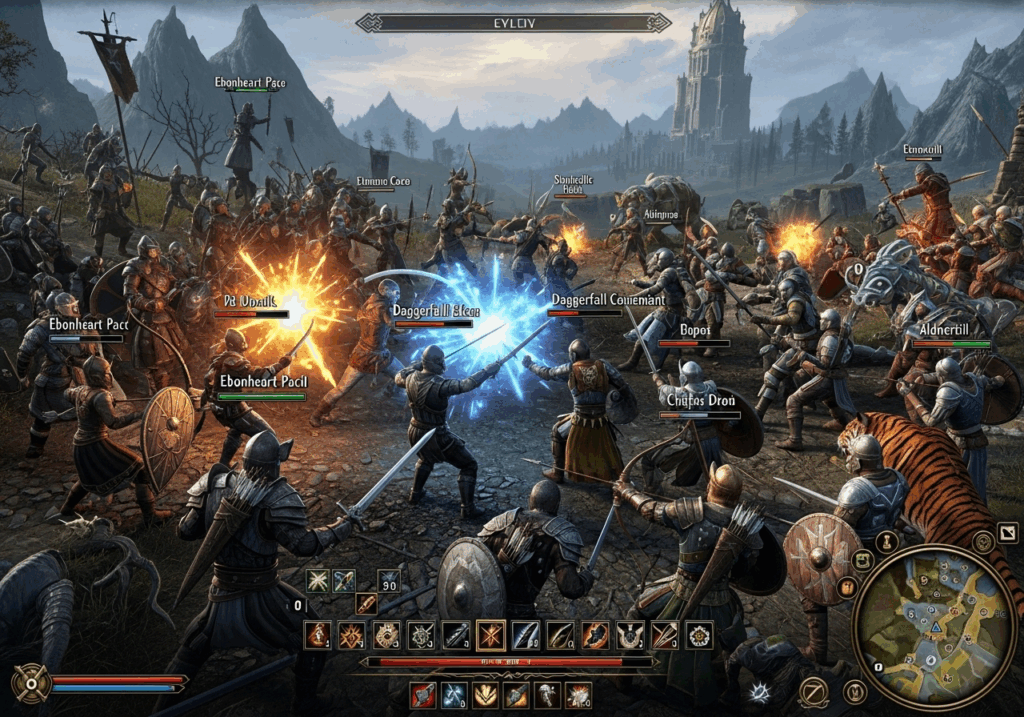Click the tower icon button by the minimap
1024x717 pixels.
click(885, 541)
